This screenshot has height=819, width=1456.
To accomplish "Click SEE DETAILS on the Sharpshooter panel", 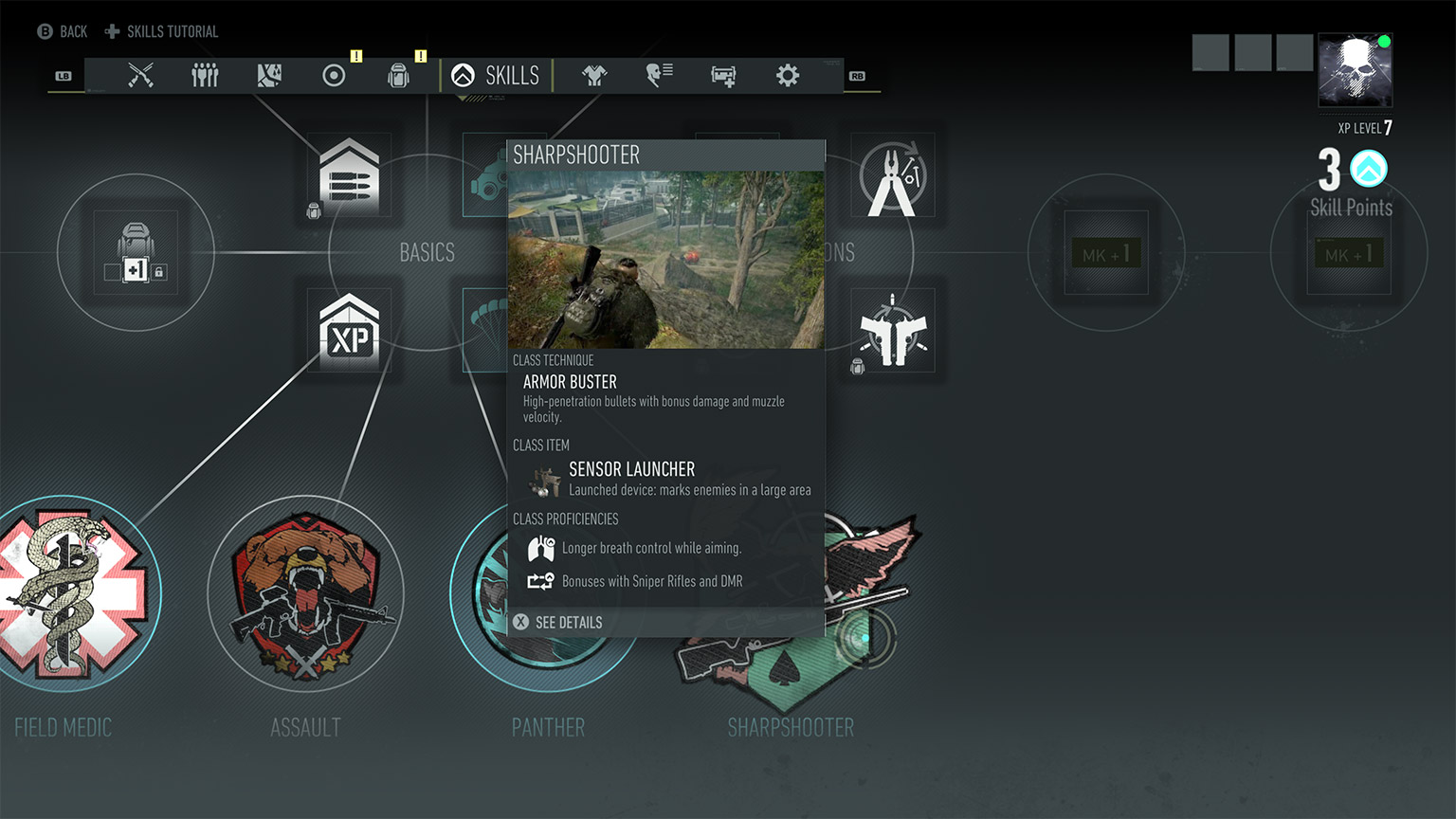I will tap(569, 623).
